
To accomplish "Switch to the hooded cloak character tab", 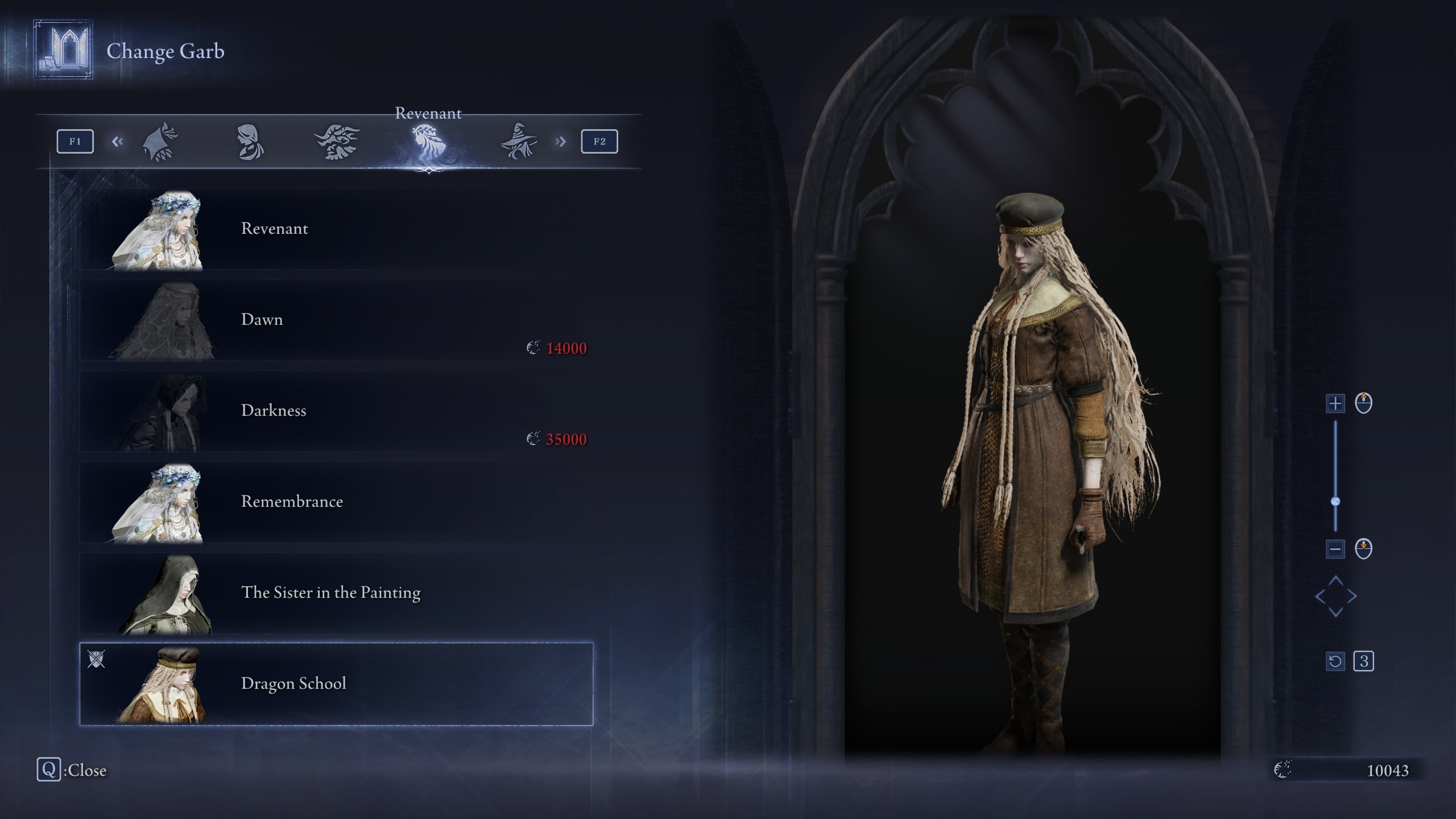I will coord(160,142).
